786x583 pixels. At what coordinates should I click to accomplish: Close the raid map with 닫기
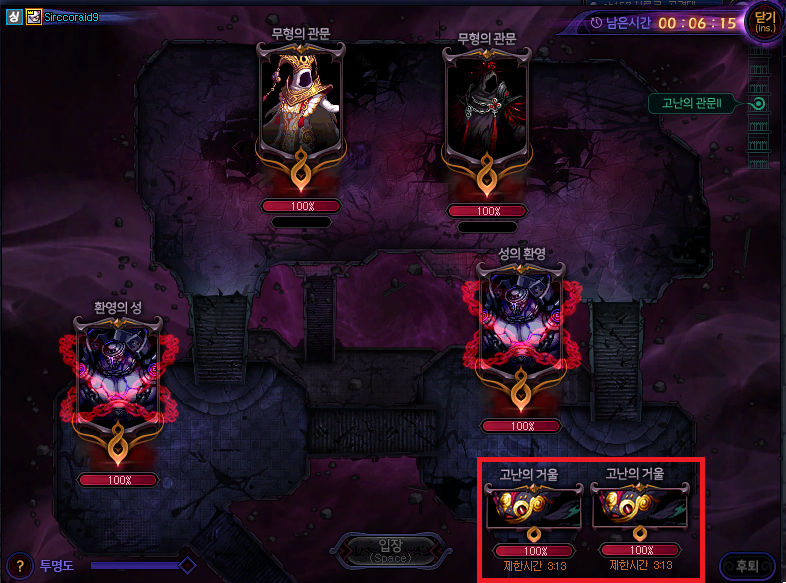763,22
